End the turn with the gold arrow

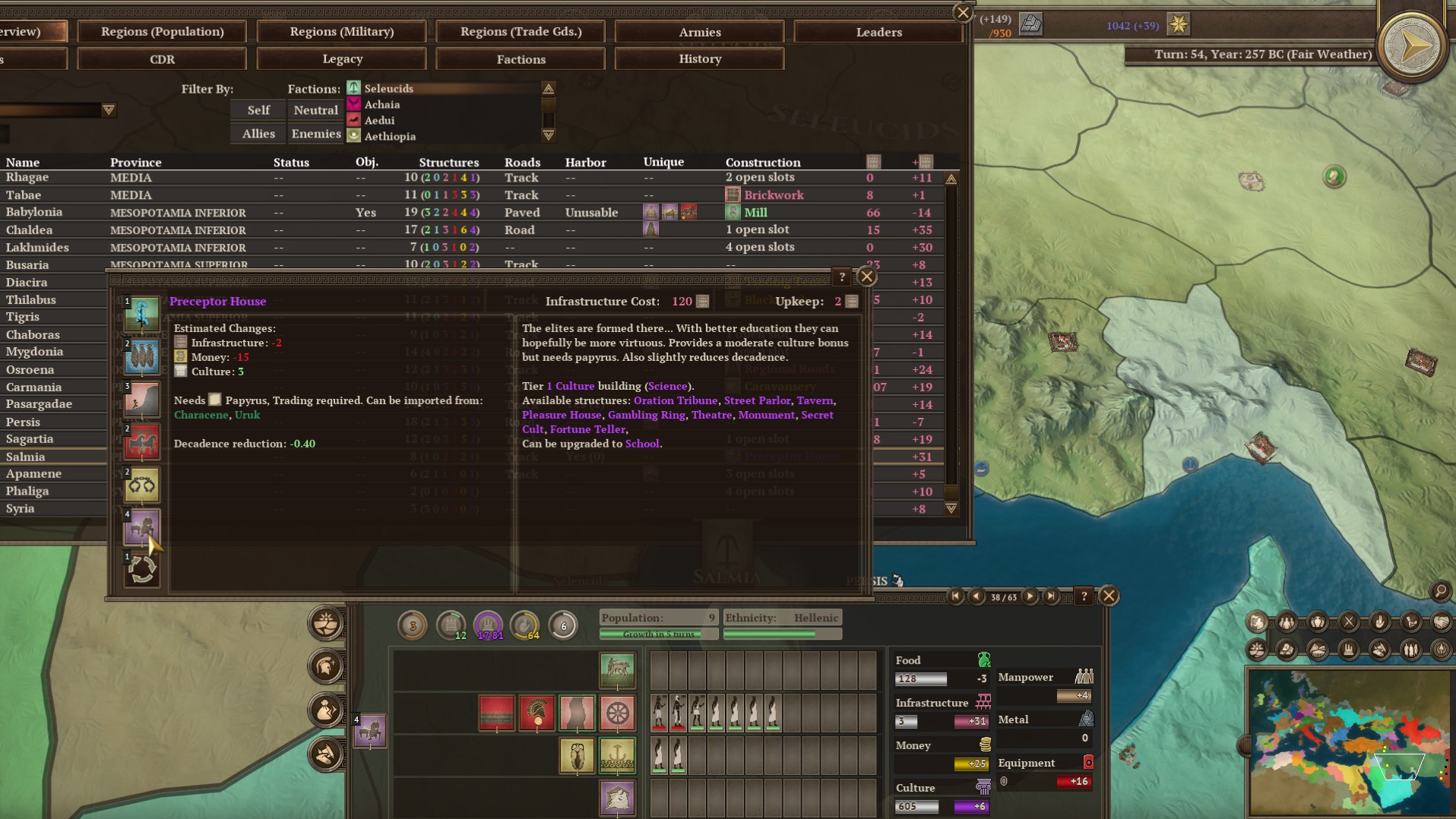1413,47
